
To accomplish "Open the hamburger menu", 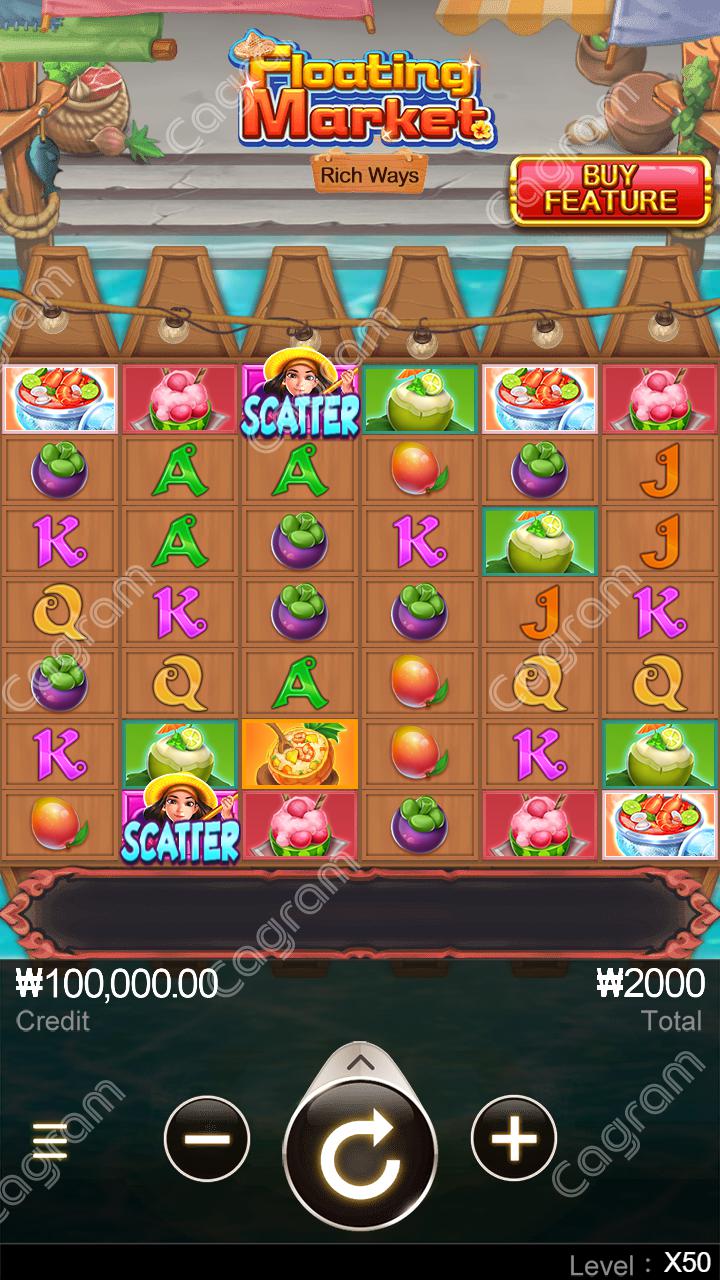I will pos(50,1141).
